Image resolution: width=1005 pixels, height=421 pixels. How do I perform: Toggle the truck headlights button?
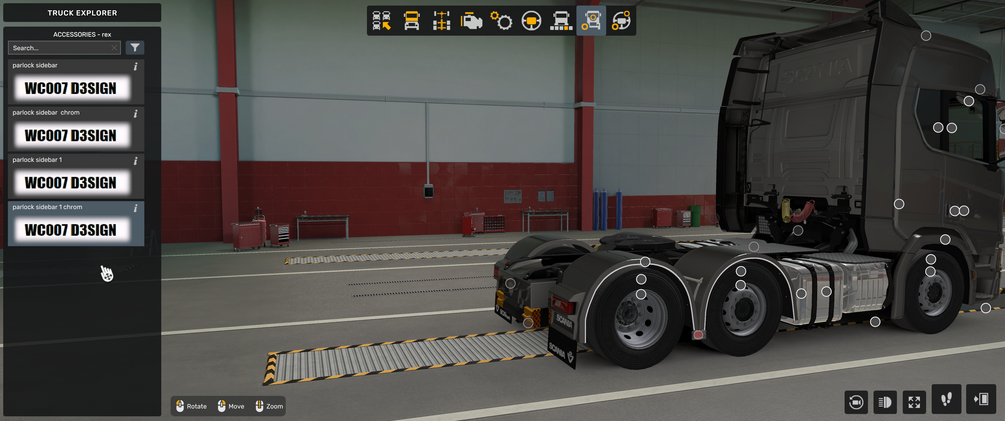click(885, 402)
